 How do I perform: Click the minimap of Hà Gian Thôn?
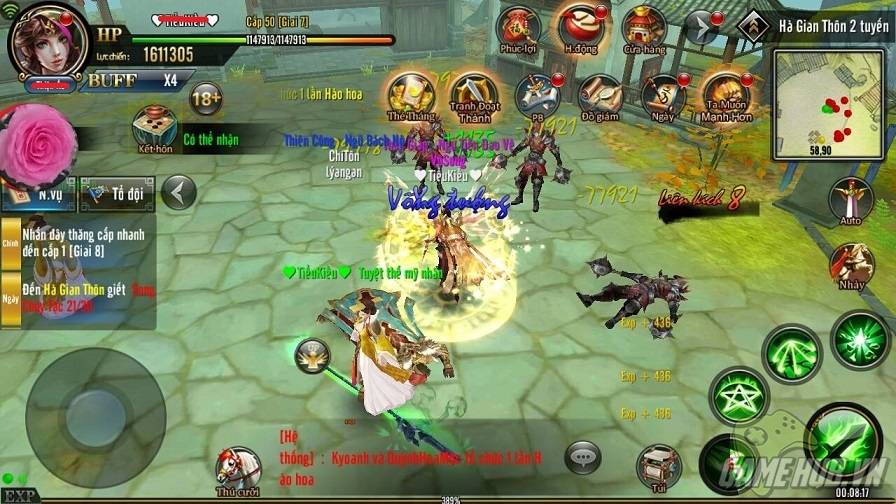click(828, 104)
